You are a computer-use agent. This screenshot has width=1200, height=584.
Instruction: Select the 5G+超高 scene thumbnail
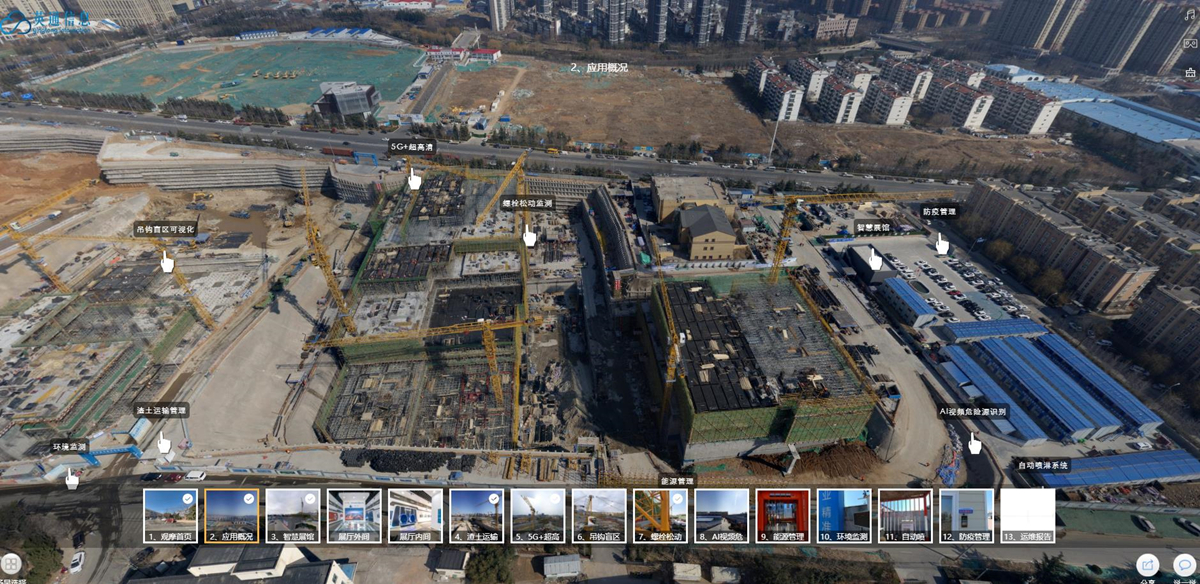[x=538, y=514]
